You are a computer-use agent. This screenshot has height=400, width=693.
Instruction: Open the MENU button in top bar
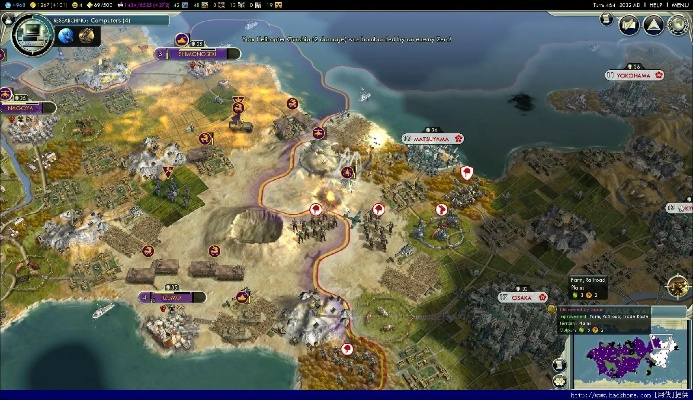pyautogui.click(x=678, y=5)
